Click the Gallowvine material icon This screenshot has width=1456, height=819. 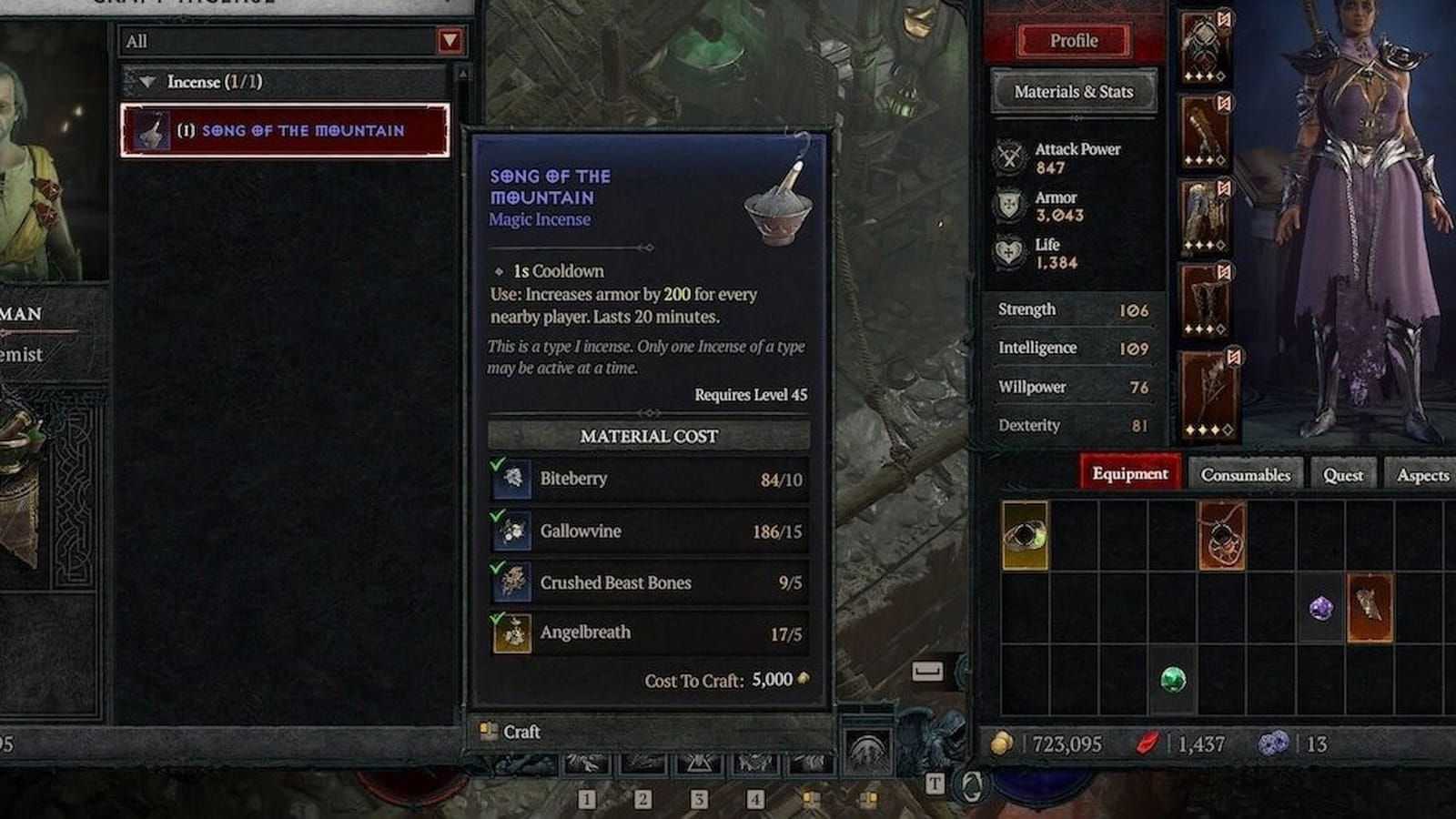[x=514, y=531]
